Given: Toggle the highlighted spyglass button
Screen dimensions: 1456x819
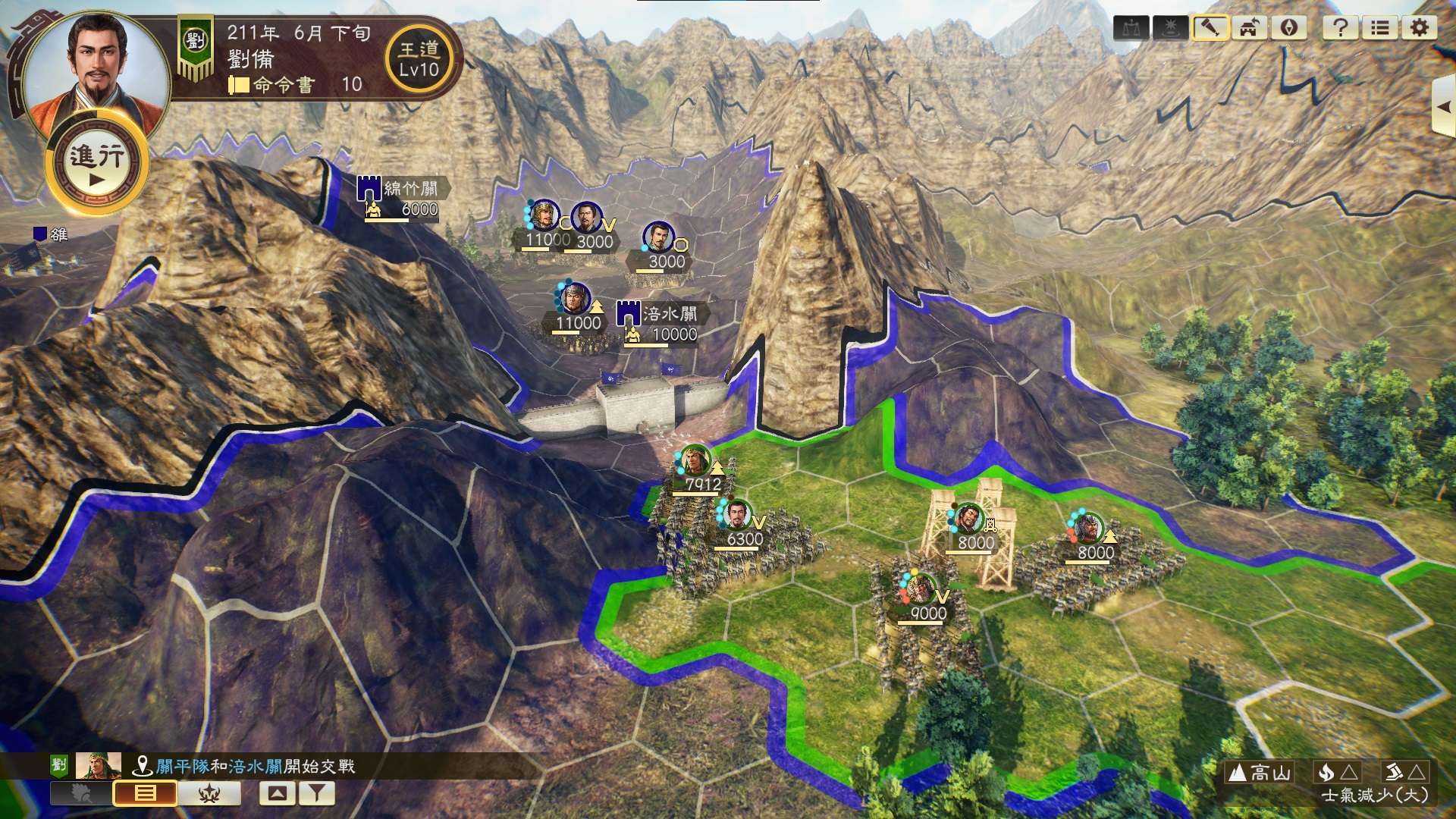Looking at the screenshot, I should tap(1210, 28).
